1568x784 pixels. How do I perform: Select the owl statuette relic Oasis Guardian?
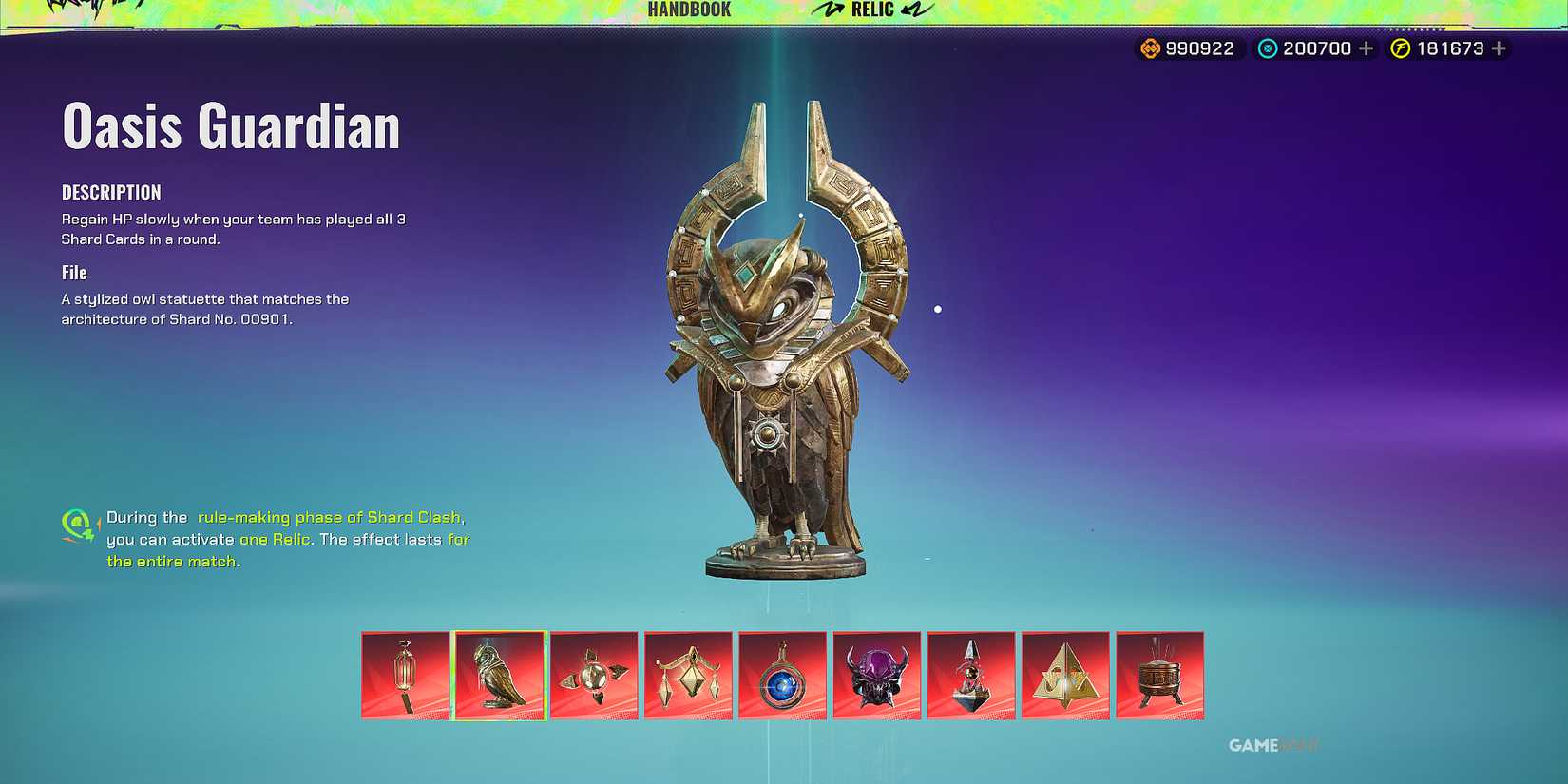point(499,676)
